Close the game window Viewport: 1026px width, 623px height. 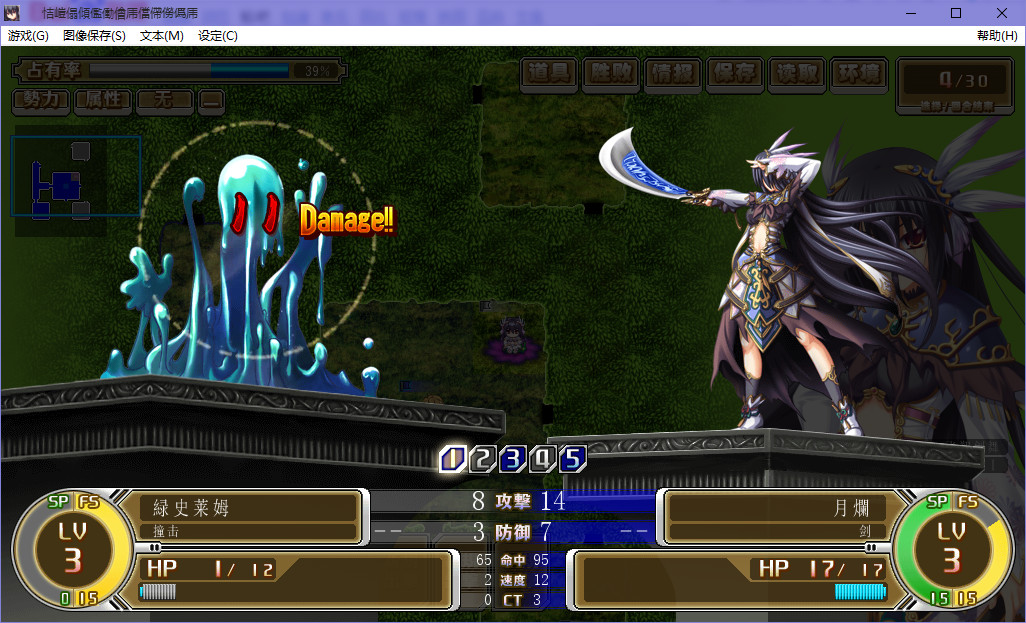click(1002, 12)
